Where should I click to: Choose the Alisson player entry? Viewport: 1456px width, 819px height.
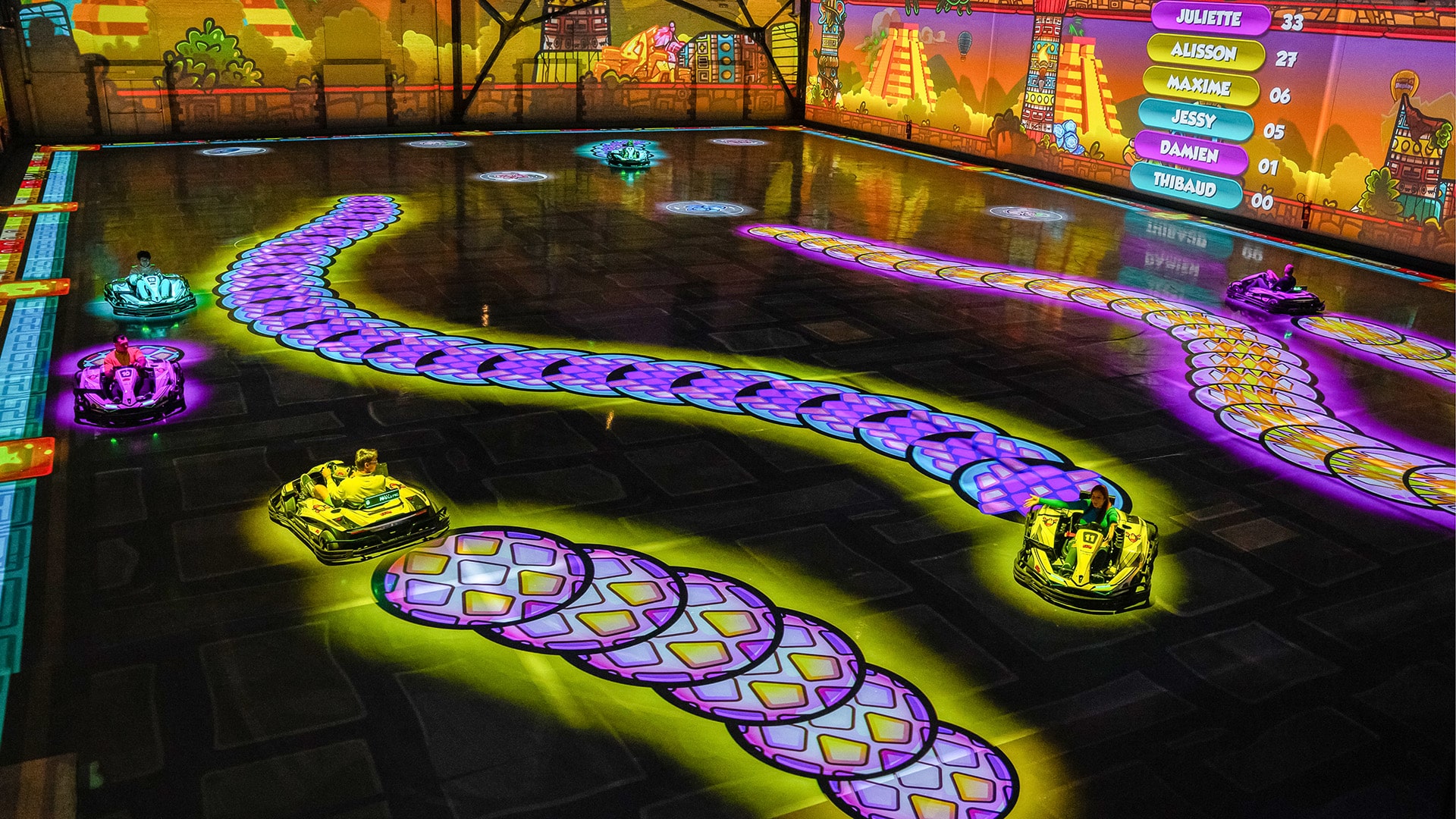click(x=1204, y=52)
